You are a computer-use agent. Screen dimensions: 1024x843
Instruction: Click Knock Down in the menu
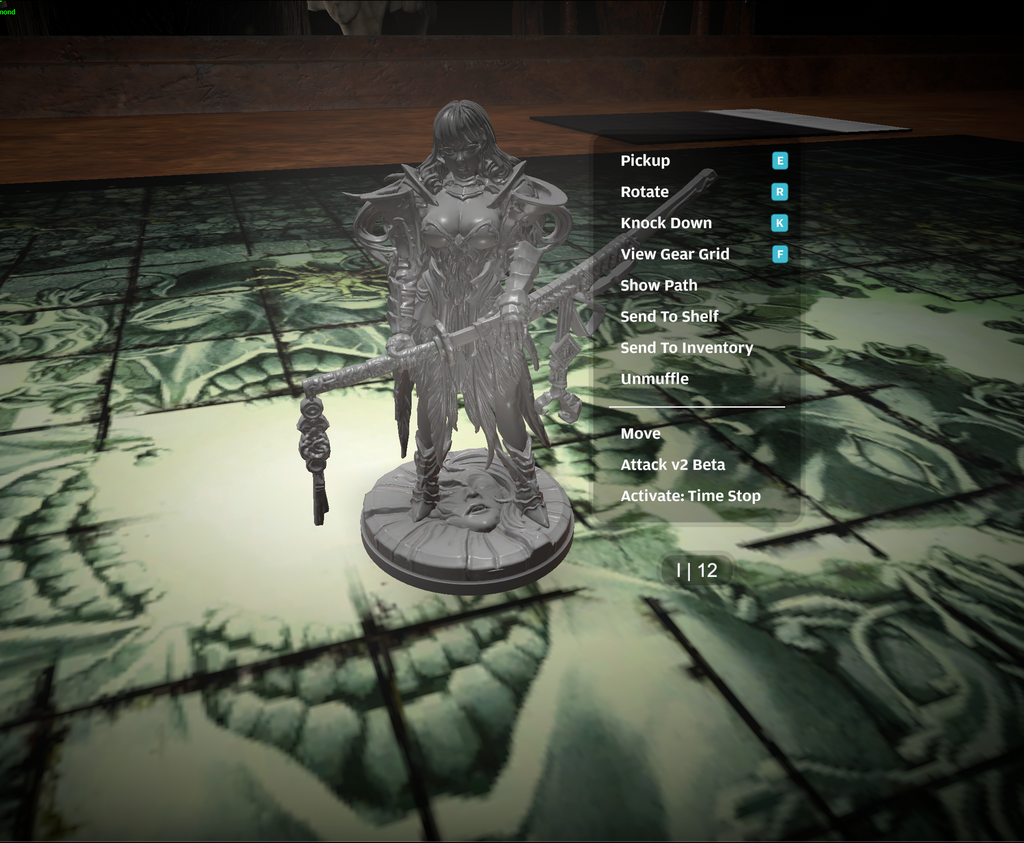coord(666,223)
